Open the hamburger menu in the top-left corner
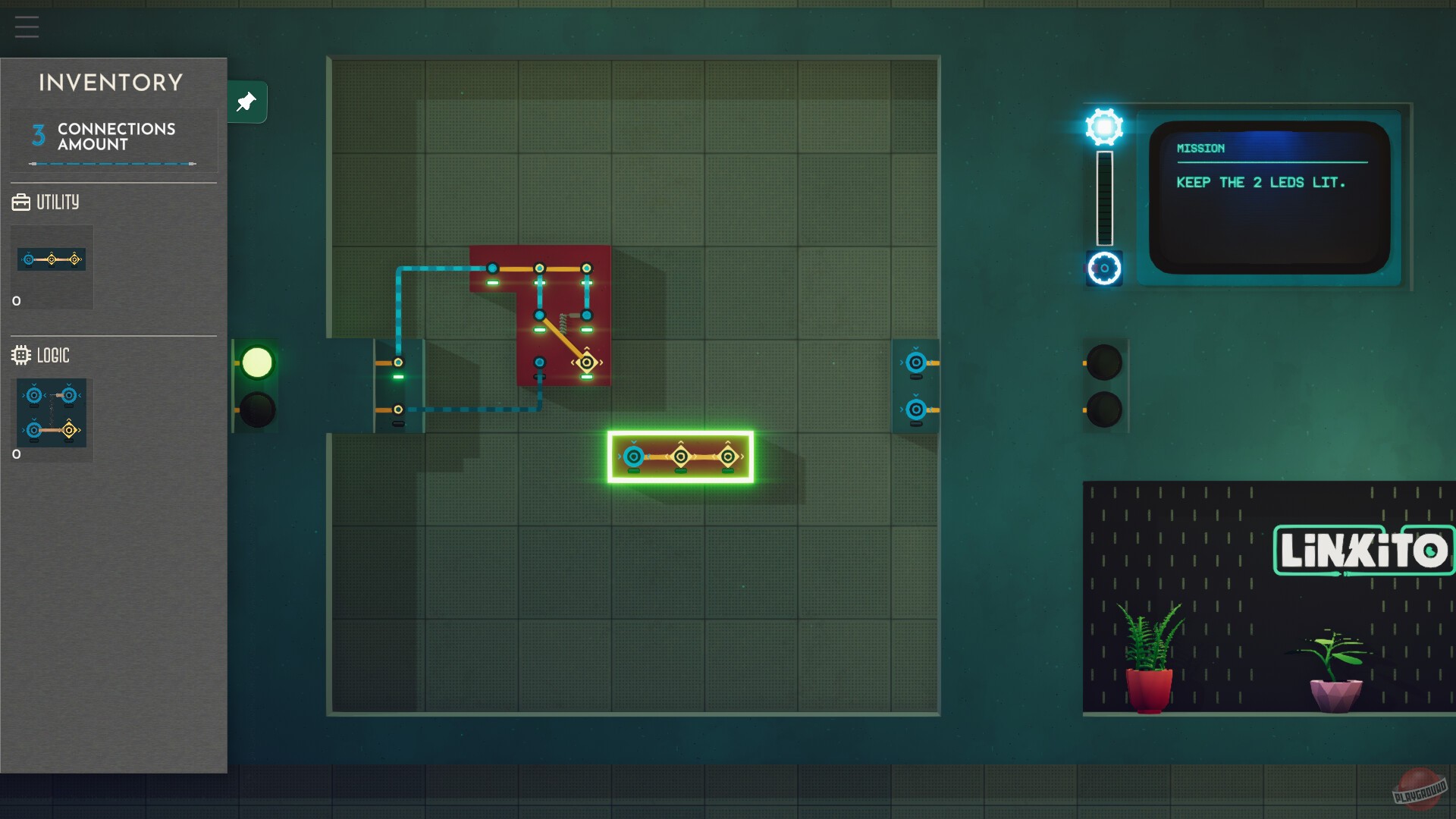Image resolution: width=1456 pixels, height=819 pixels. coord(27,27)
